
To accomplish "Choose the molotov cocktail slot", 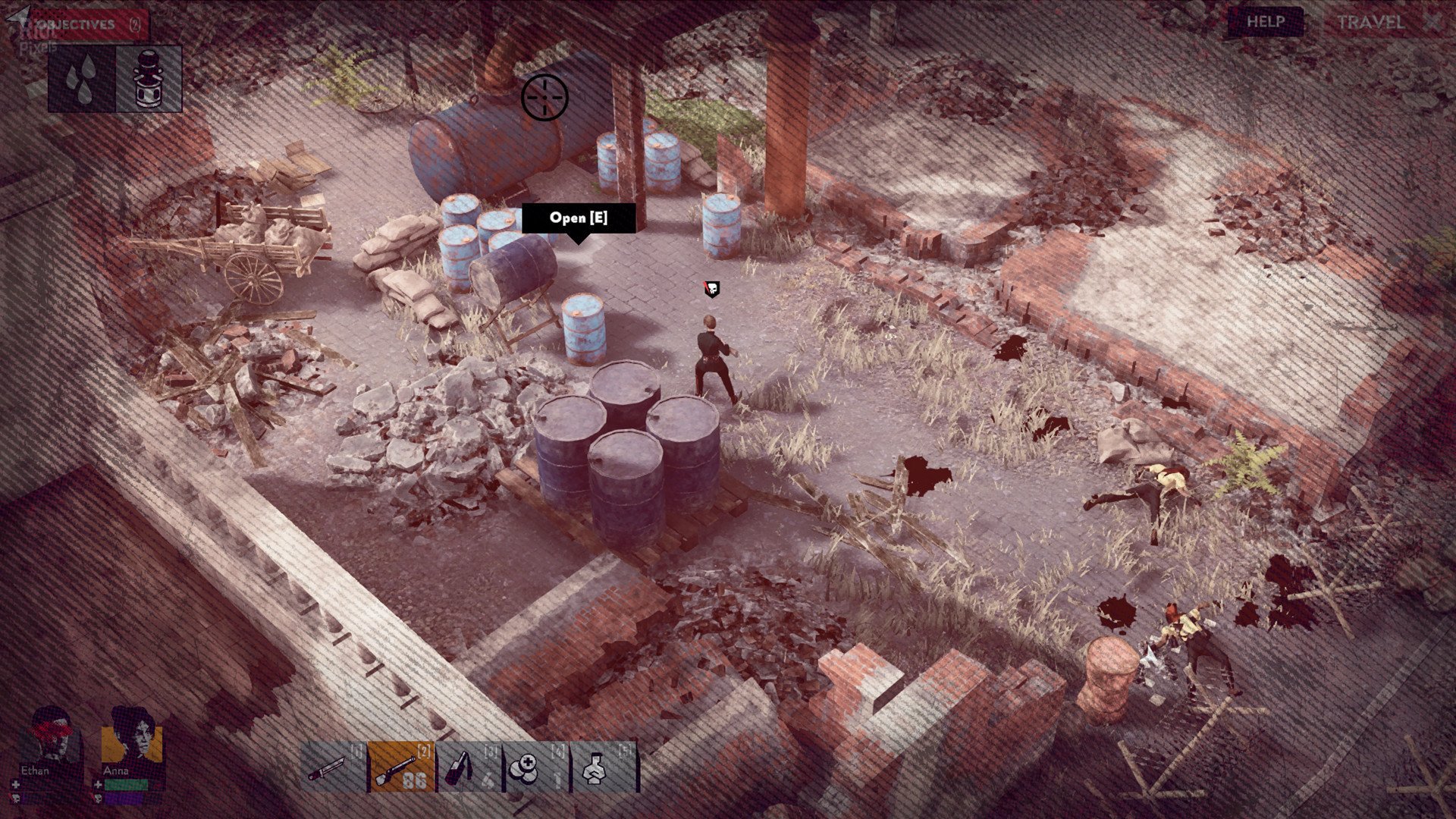I will tap(469, 767).
